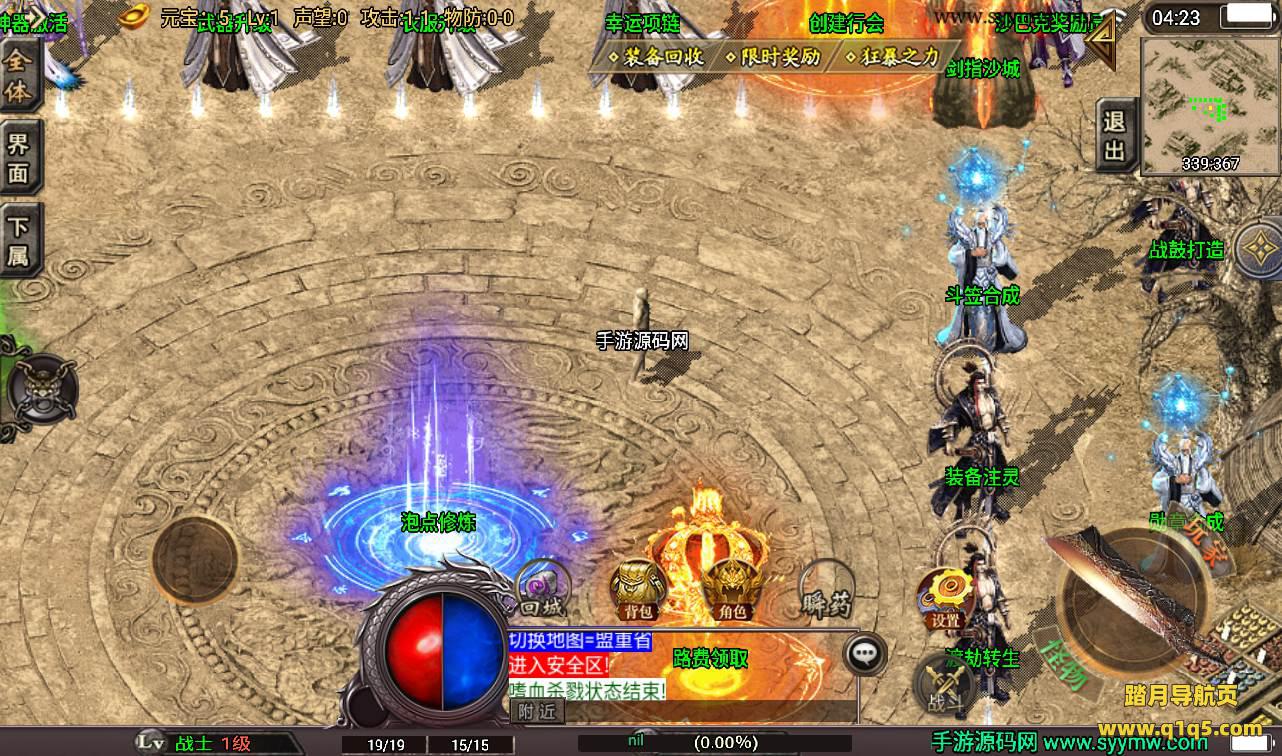The image size is (1282, 756).
Task: Open the 装备回收 equipment recycle menu
Action: coord(657,57)
